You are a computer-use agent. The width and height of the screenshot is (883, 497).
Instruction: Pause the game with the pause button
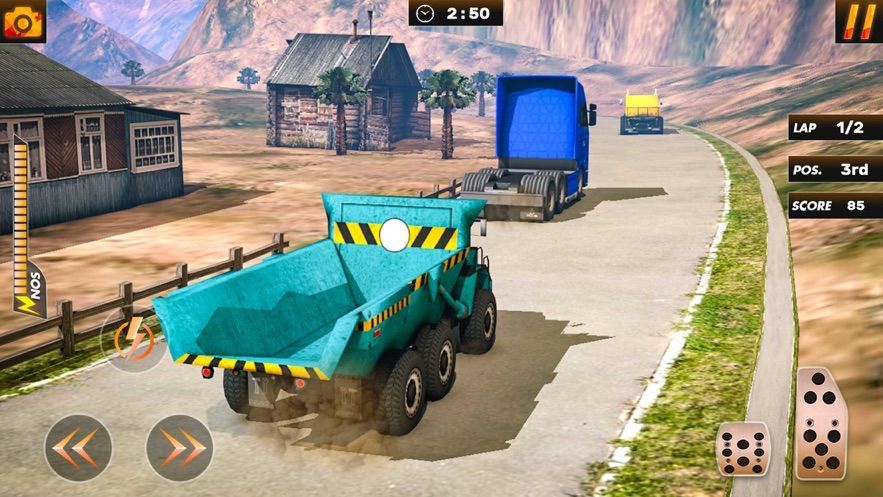858,21
